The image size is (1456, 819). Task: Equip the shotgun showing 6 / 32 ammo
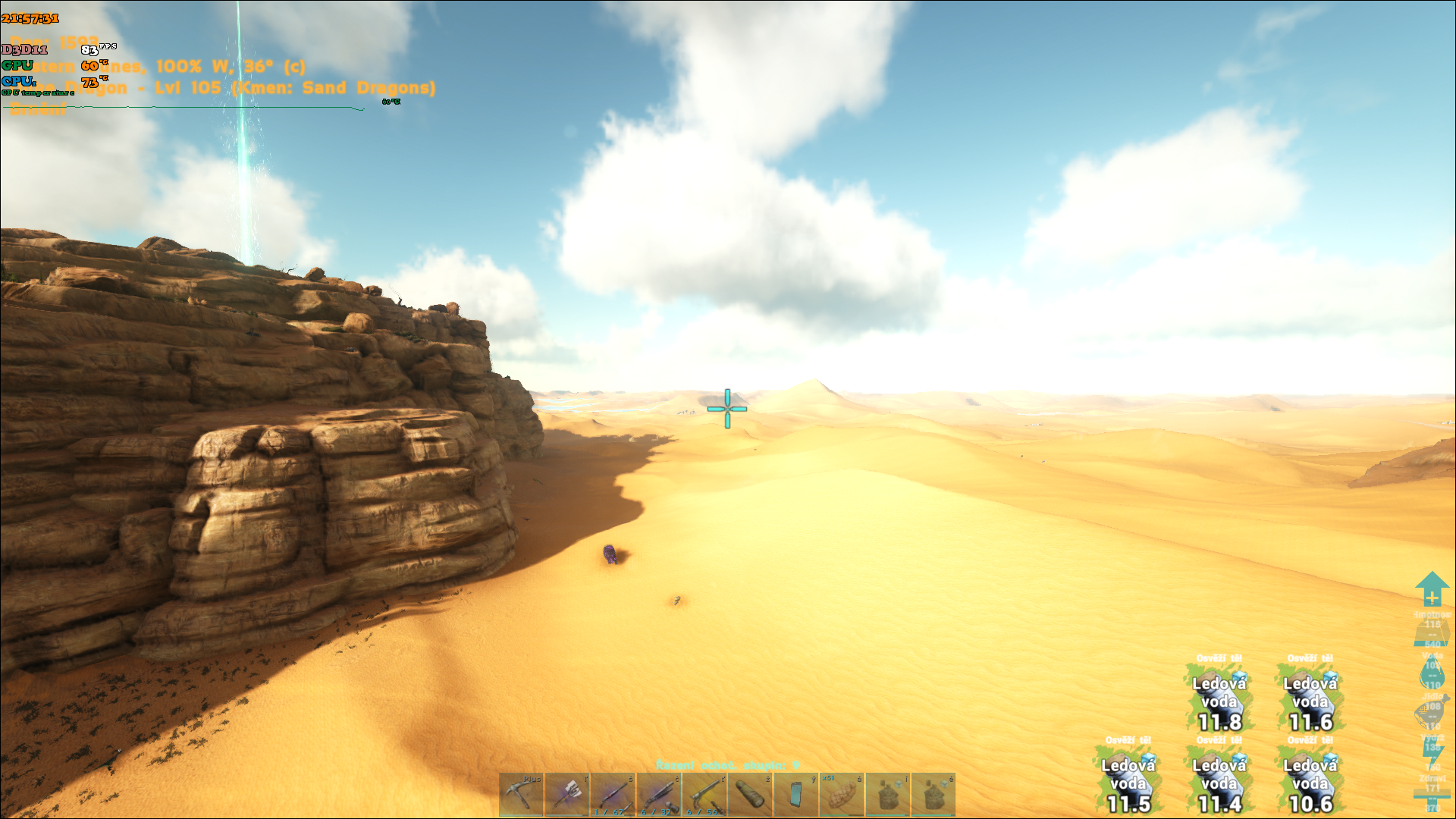click(x=658, y=795)
